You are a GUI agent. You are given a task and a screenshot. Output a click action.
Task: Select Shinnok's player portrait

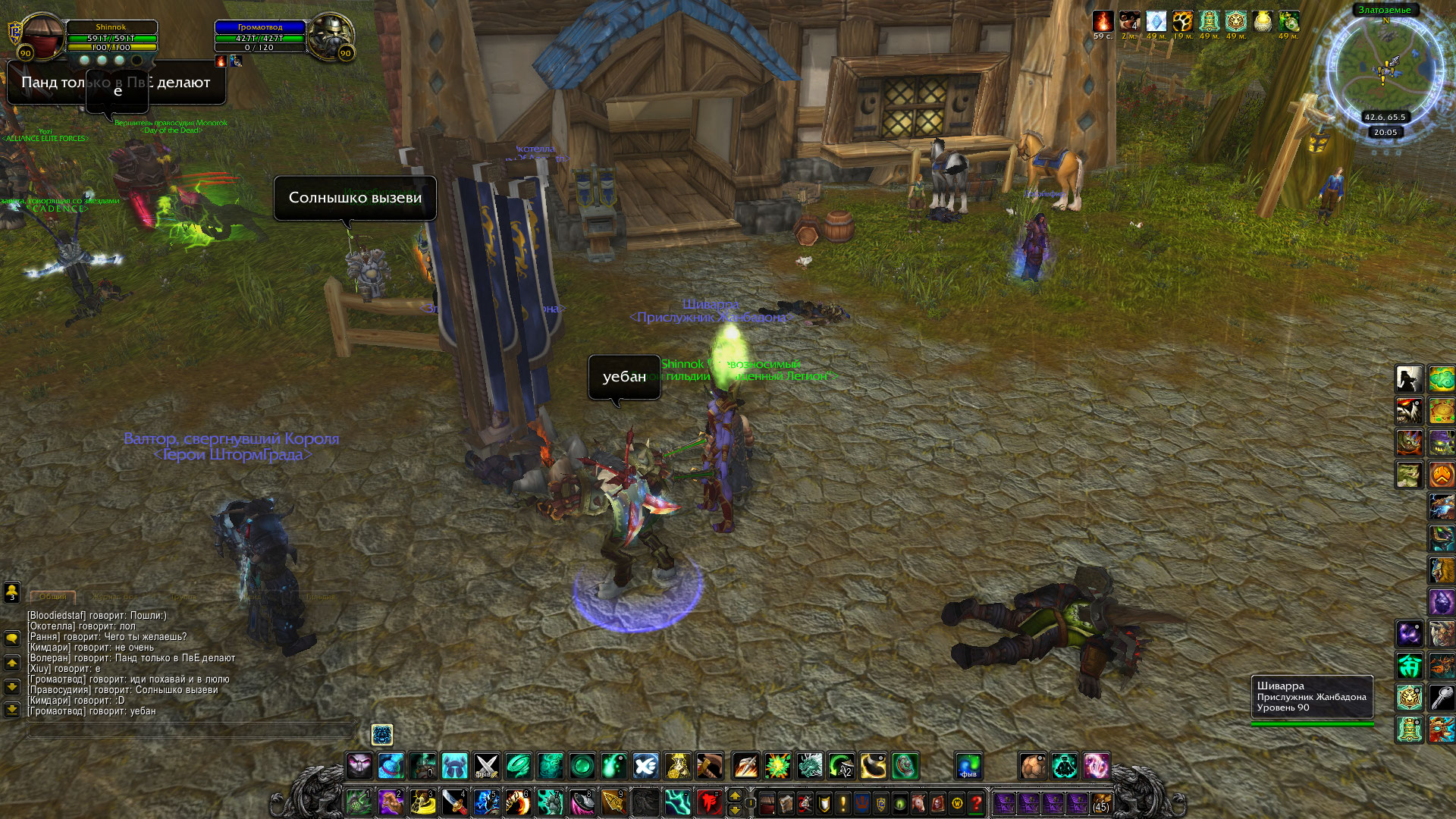point(43,36)
